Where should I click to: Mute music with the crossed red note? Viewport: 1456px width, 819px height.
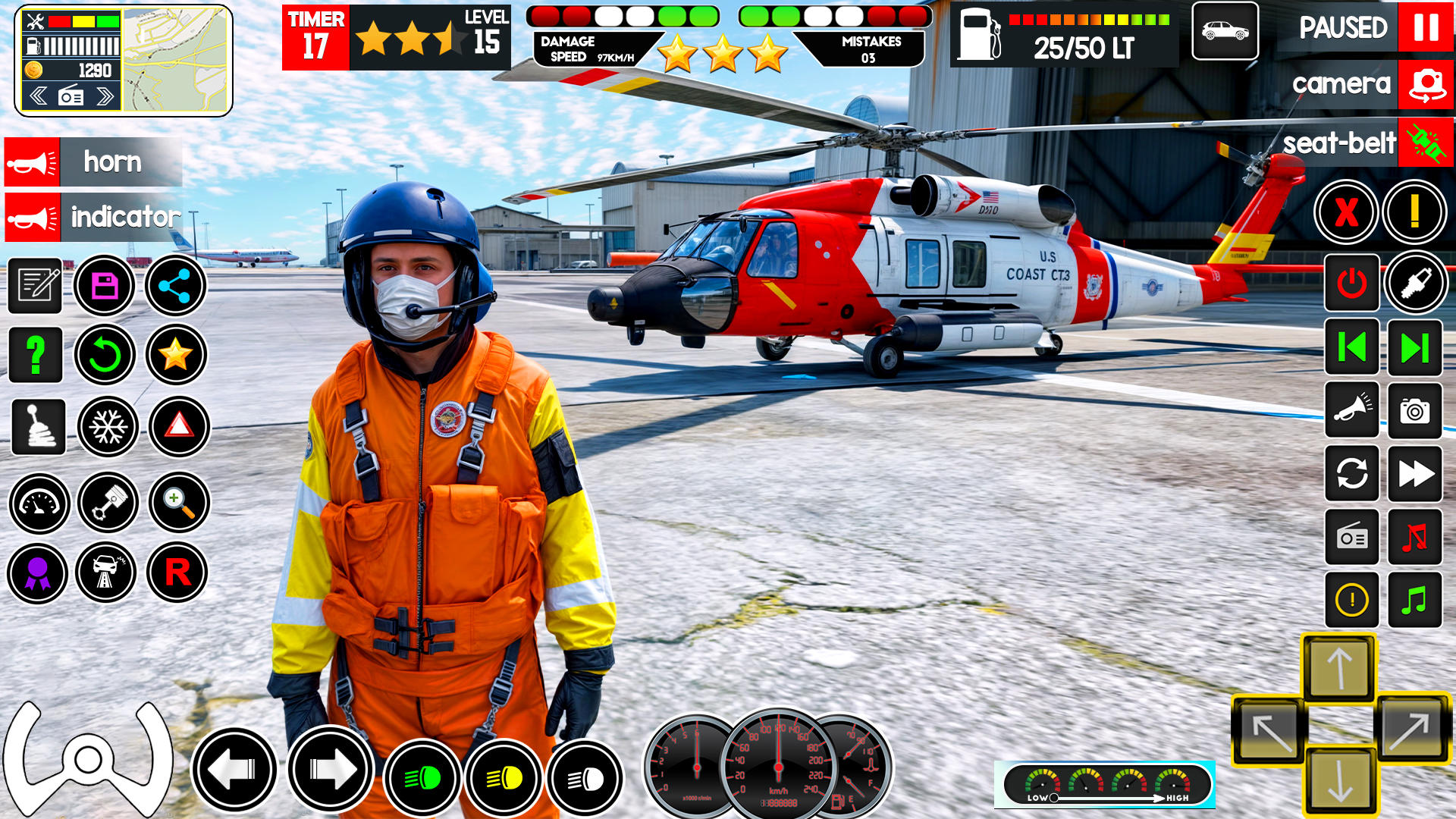(1414, 538)
